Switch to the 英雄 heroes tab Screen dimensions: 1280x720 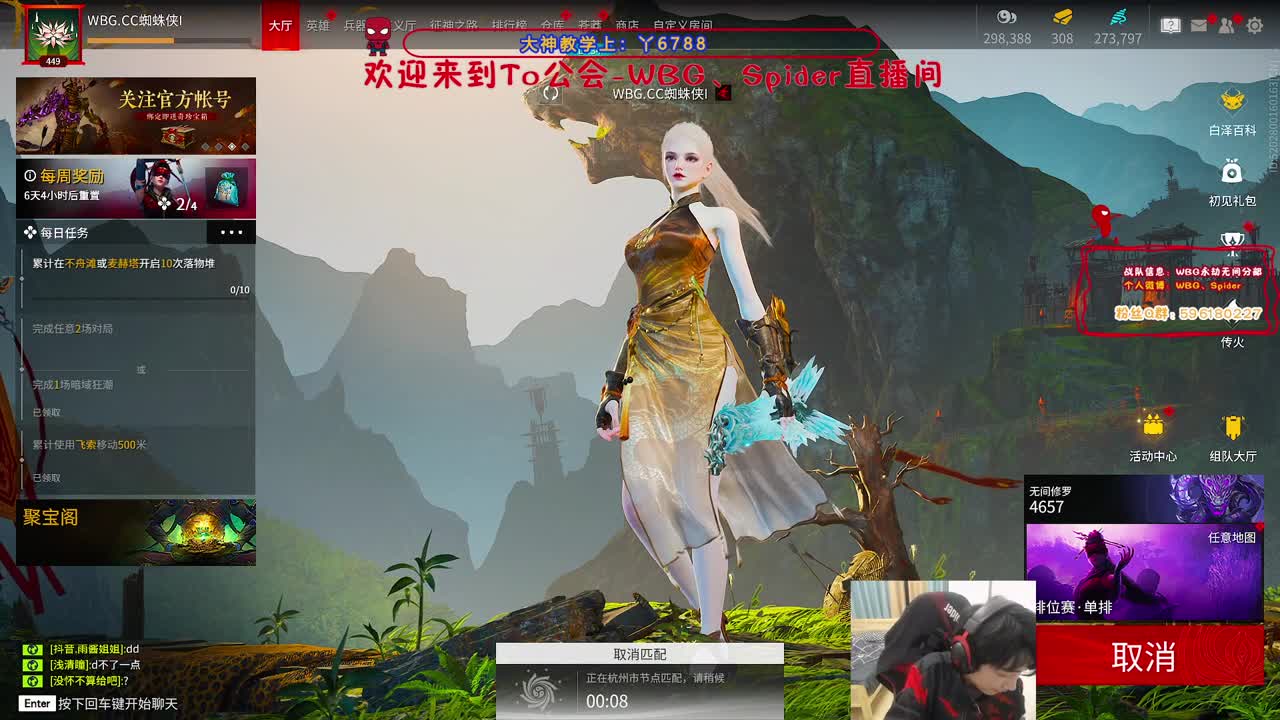point(318,27)
